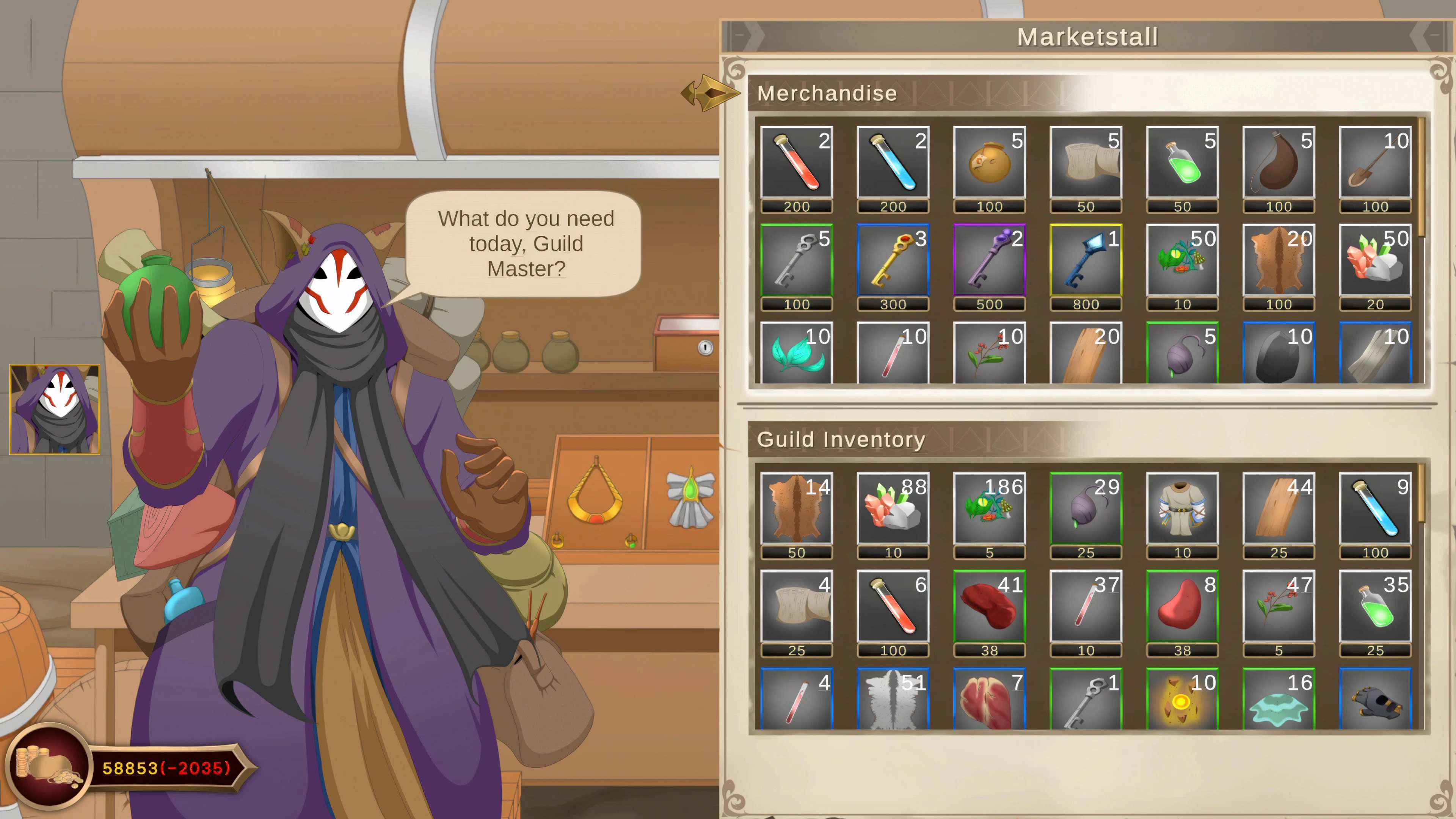The height and width of the screenshot is (819, 1456).
Task: Select the golden key priced 300
Action: click(x=893, y=263)
